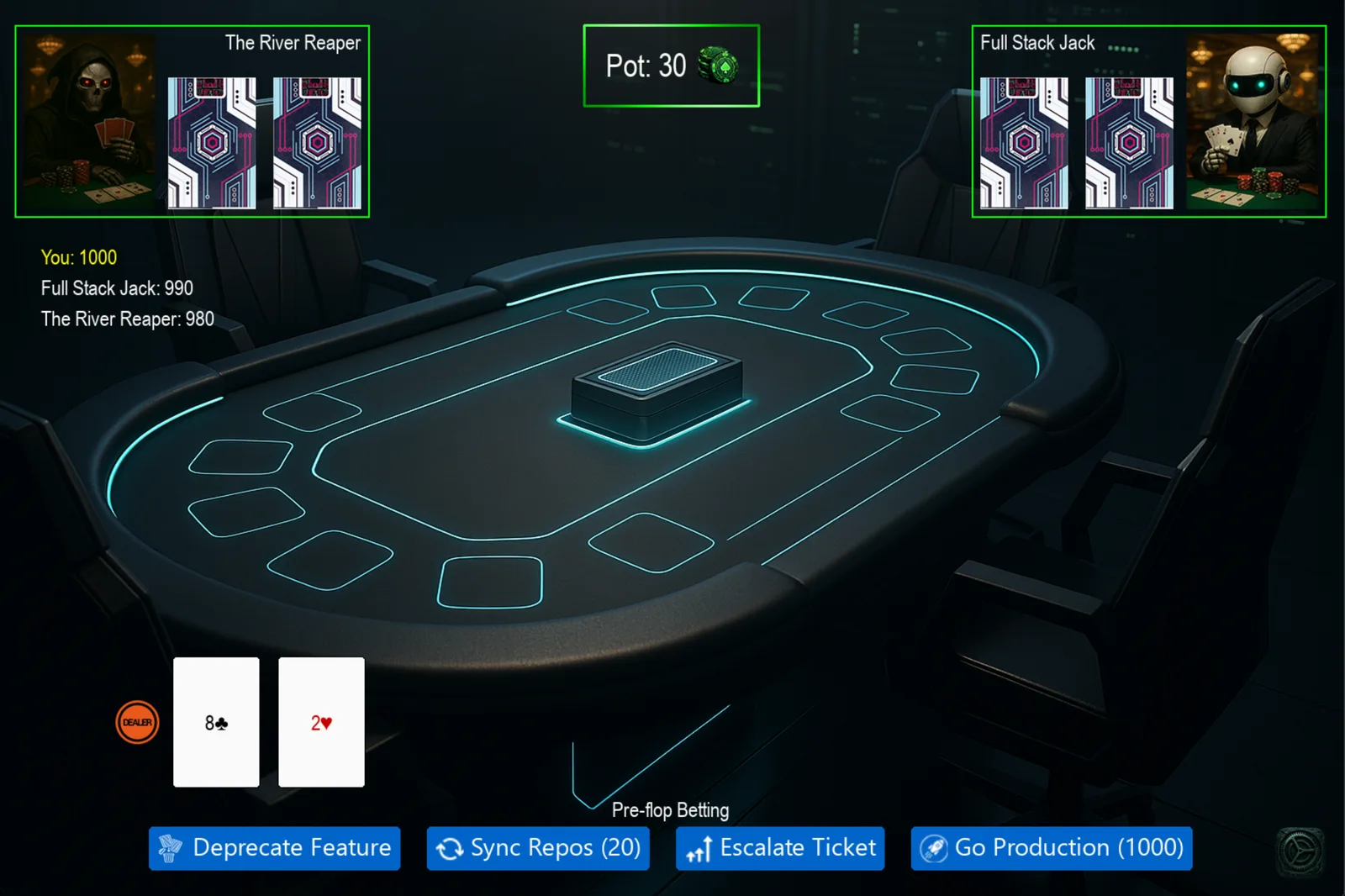This screenshot has height=896, width=1345.
Task: Click the green poker chip beside the pot
Action: pos(720,66)
